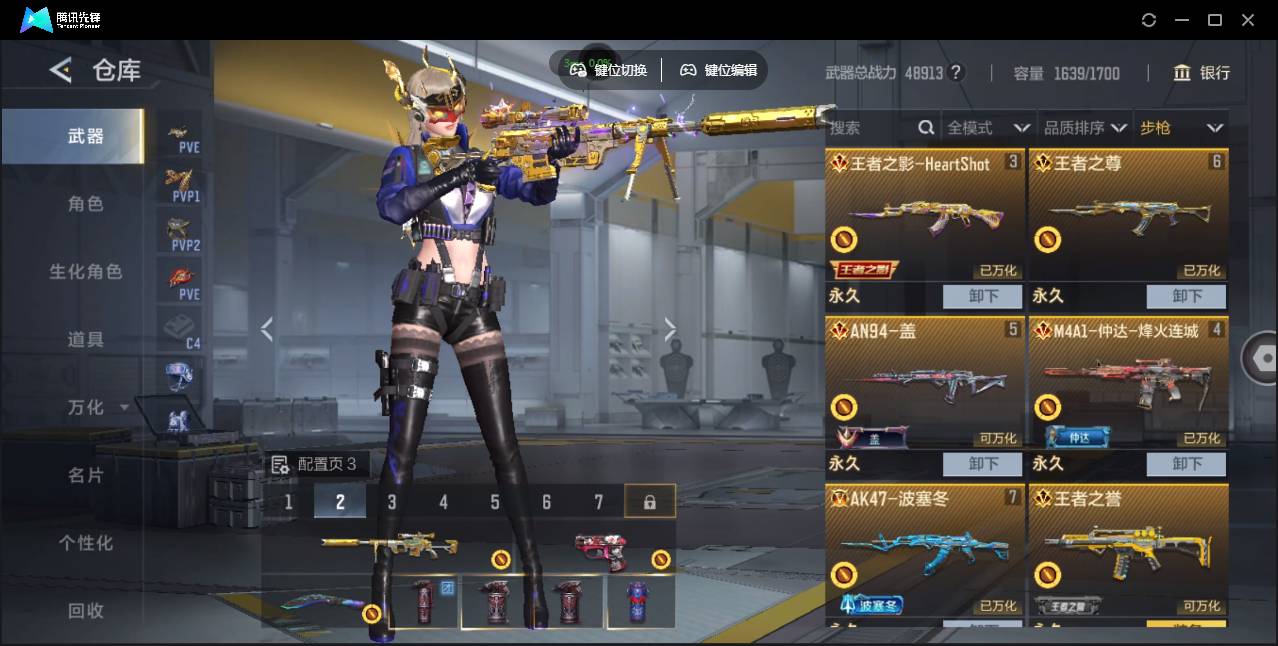Open 键位编辑 key mapping editor
1278x646 pixels.
tap(719, 70)
